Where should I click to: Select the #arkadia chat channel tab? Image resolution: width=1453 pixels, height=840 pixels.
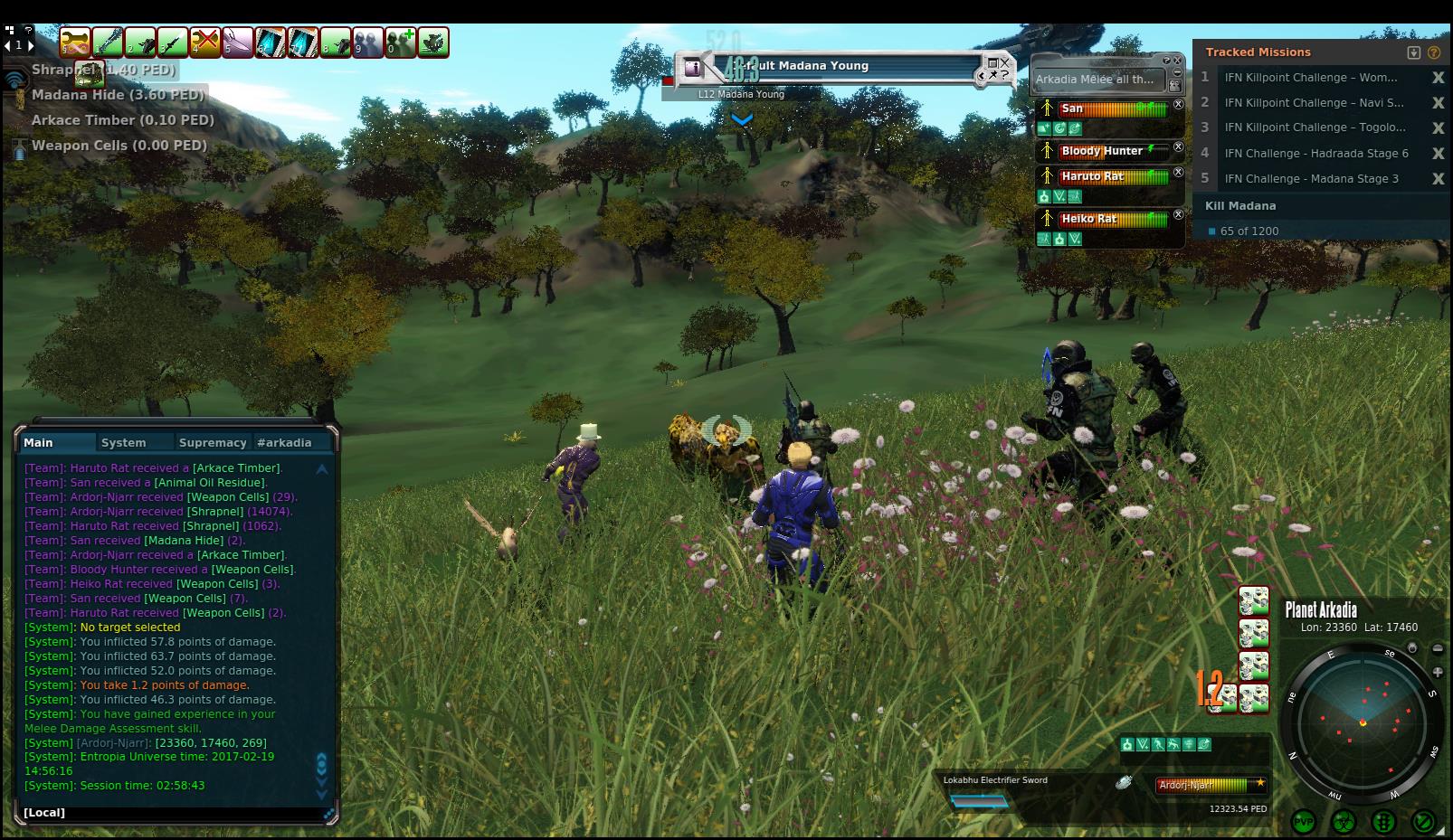(x=284, y=442)
